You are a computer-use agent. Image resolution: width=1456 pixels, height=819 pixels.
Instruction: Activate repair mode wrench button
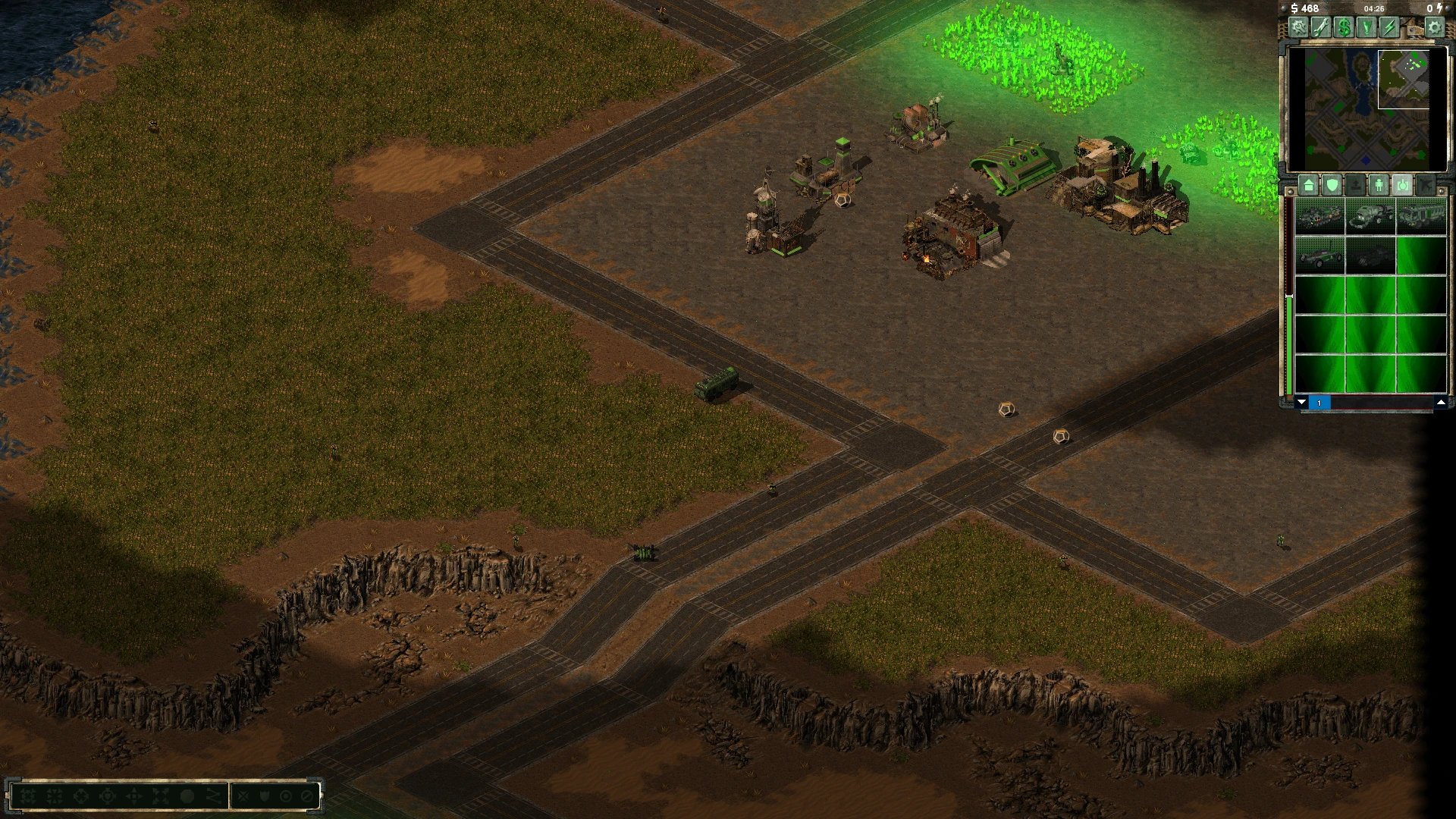(x=1322, y=27)
